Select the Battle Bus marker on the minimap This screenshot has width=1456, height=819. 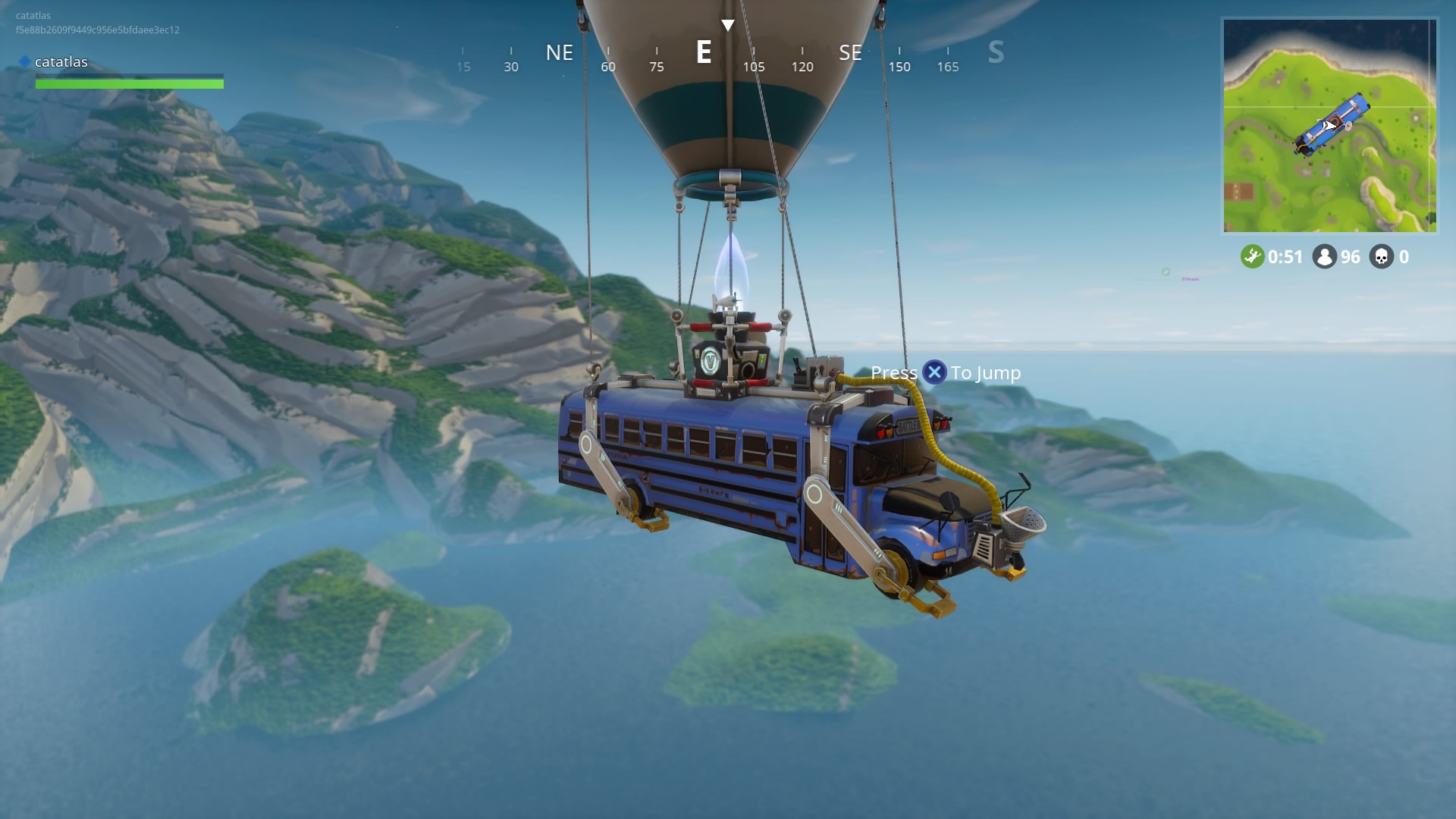pos(1332,124)
